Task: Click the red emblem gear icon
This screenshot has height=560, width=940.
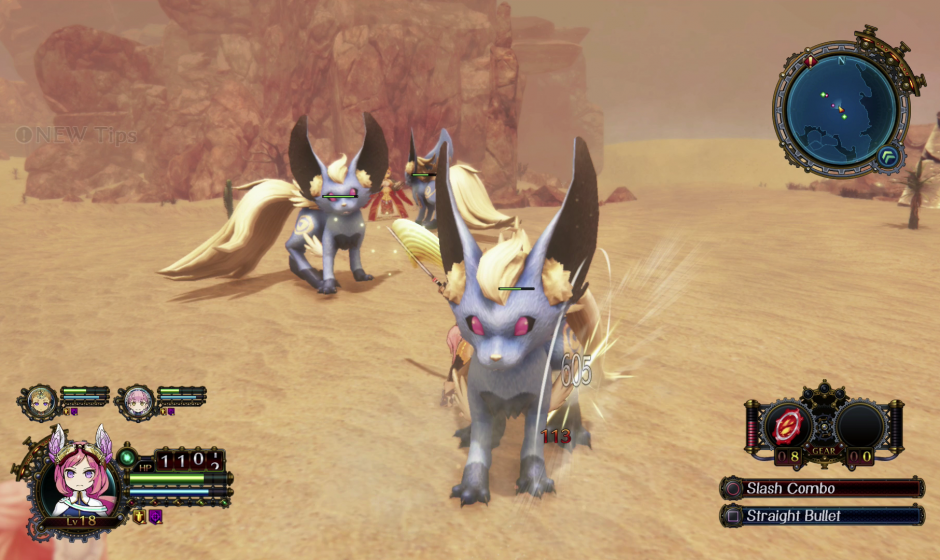Action: (x=788, y=424)
